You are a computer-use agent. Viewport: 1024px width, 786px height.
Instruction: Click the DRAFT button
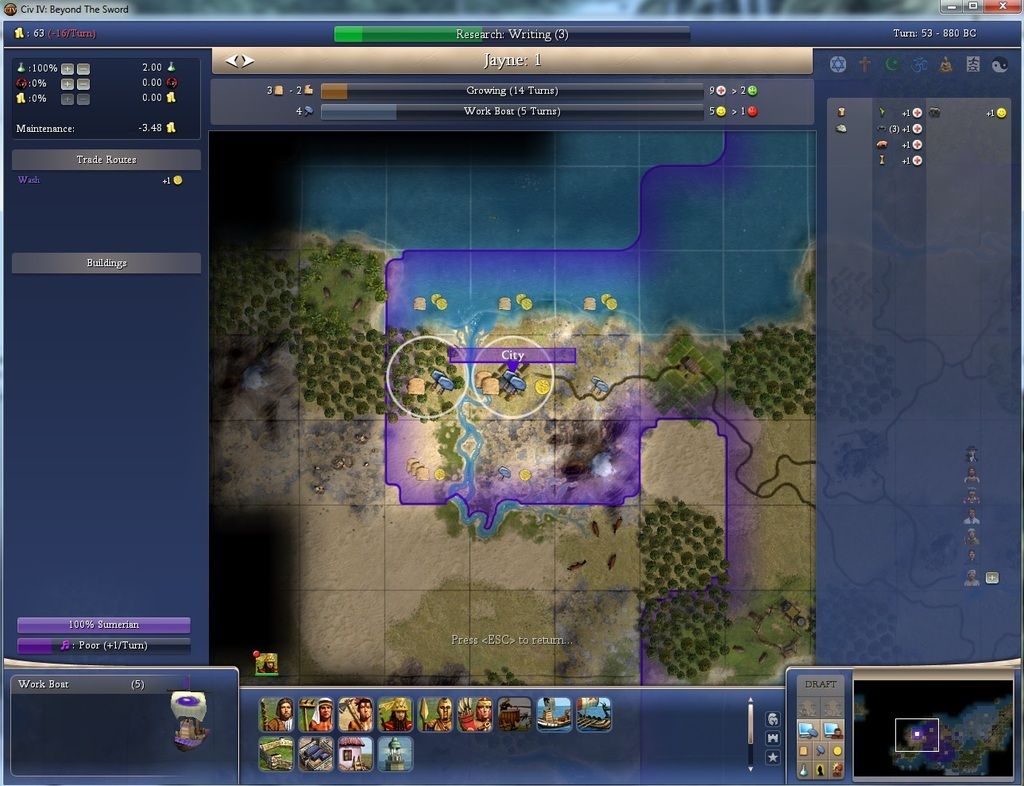tap(820, 684)
